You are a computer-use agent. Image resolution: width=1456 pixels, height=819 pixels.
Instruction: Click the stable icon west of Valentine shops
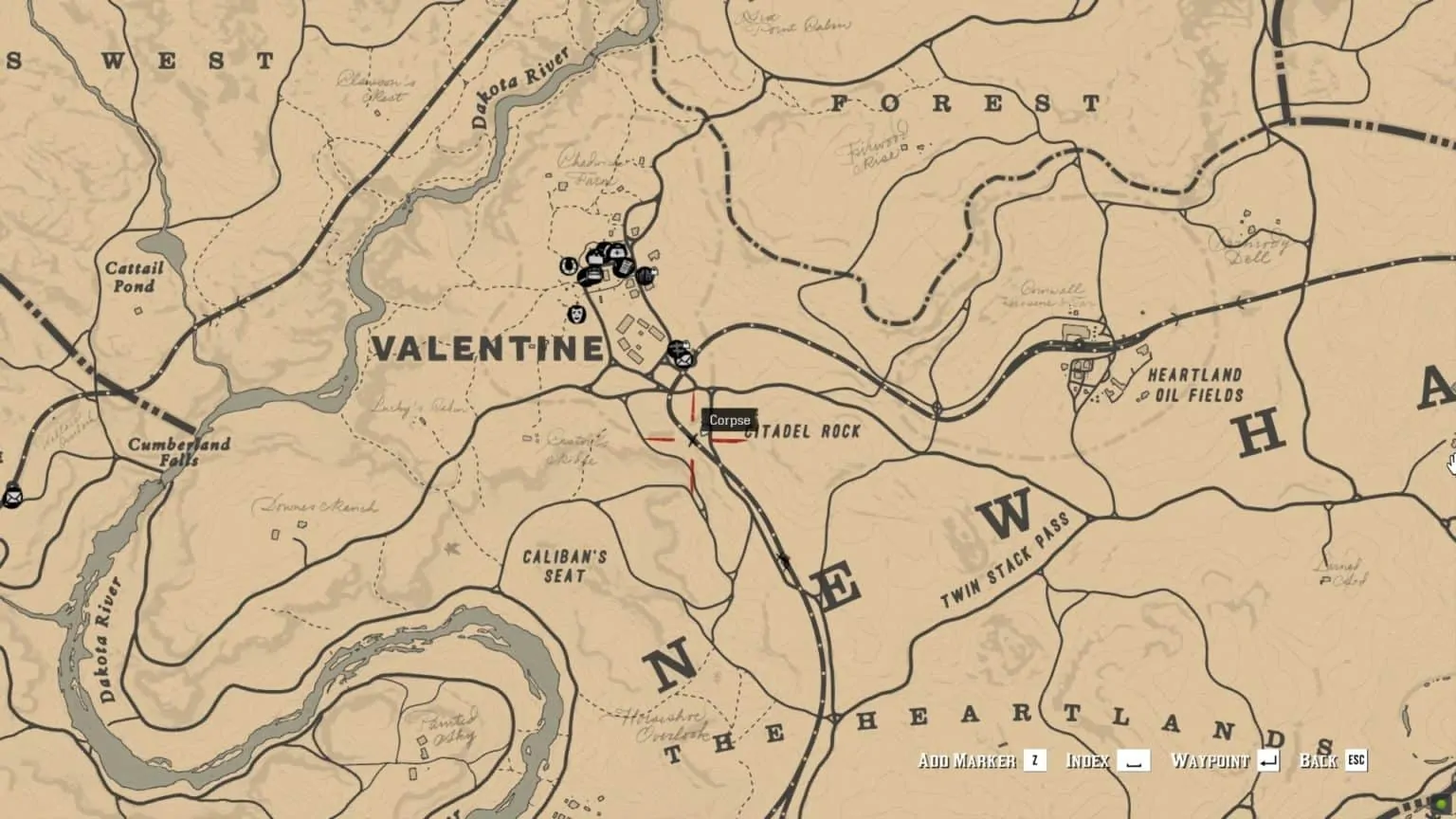pos(569,266)
